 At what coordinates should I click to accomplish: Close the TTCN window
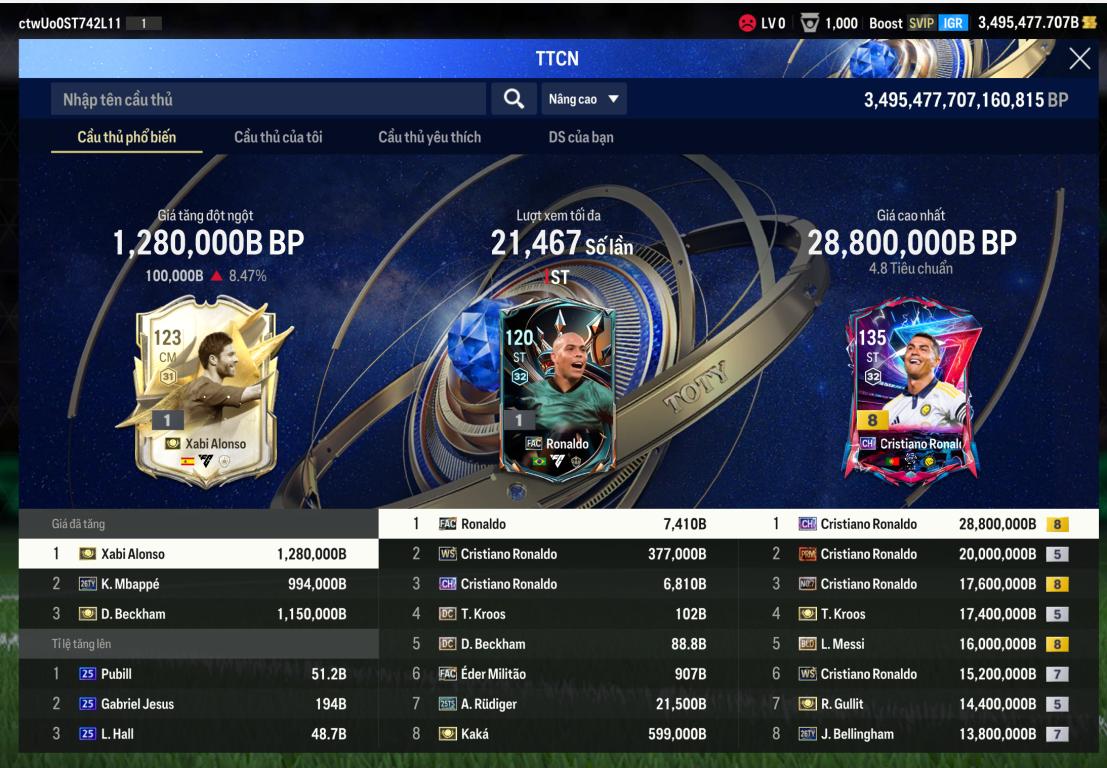(x=1079, y=59)
